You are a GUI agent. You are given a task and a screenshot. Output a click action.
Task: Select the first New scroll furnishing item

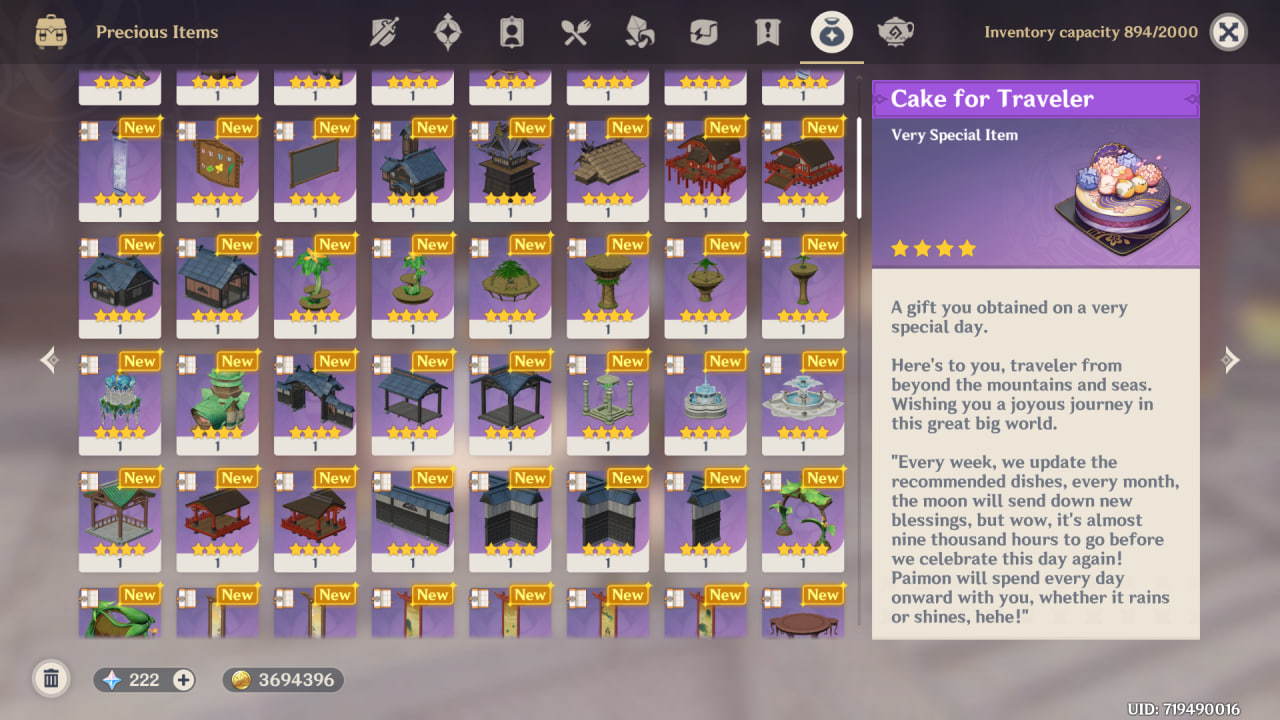pyautogui.click(x=120, y=170)
